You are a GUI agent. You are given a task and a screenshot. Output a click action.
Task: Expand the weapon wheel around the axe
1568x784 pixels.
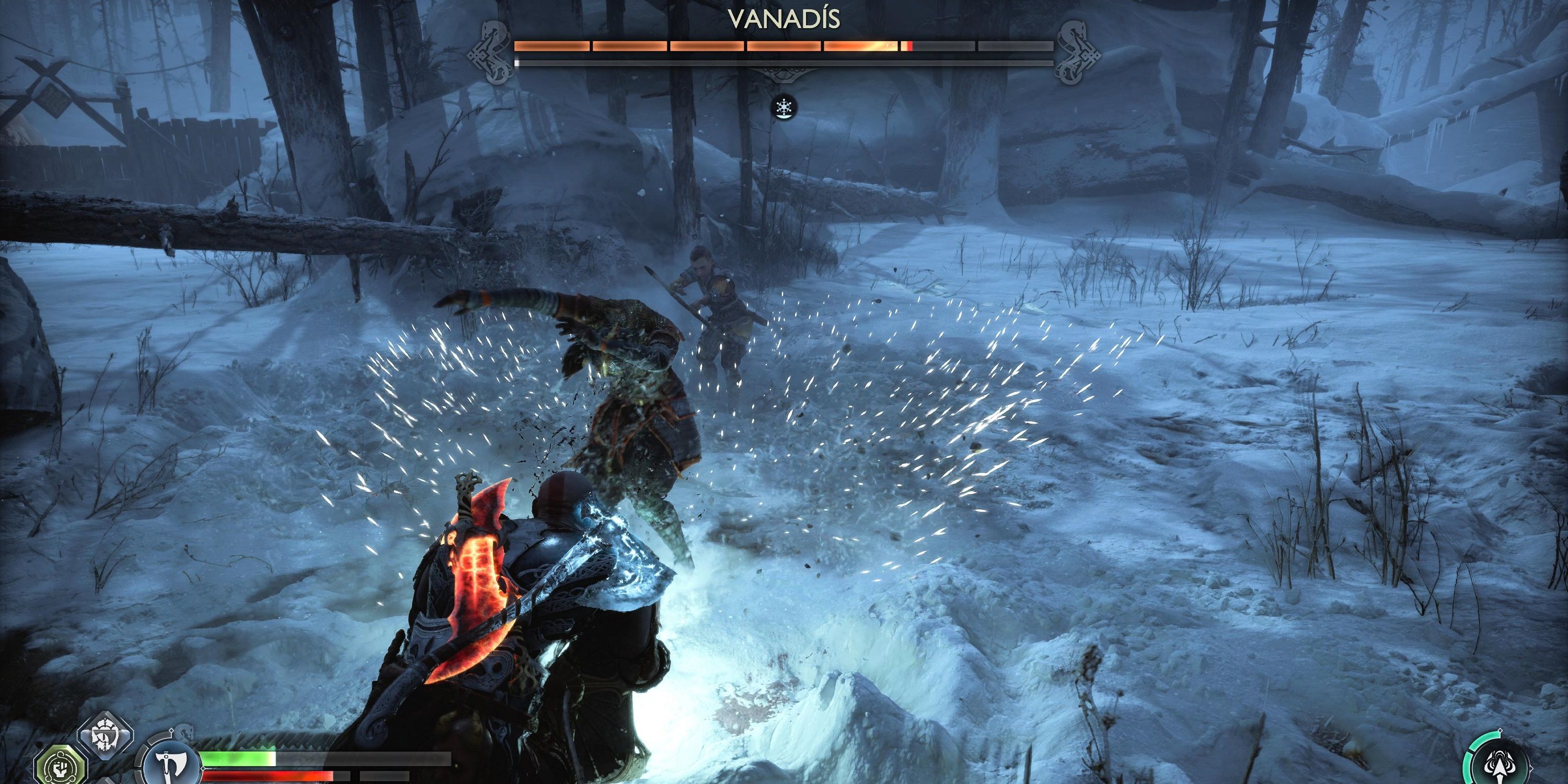170,765
